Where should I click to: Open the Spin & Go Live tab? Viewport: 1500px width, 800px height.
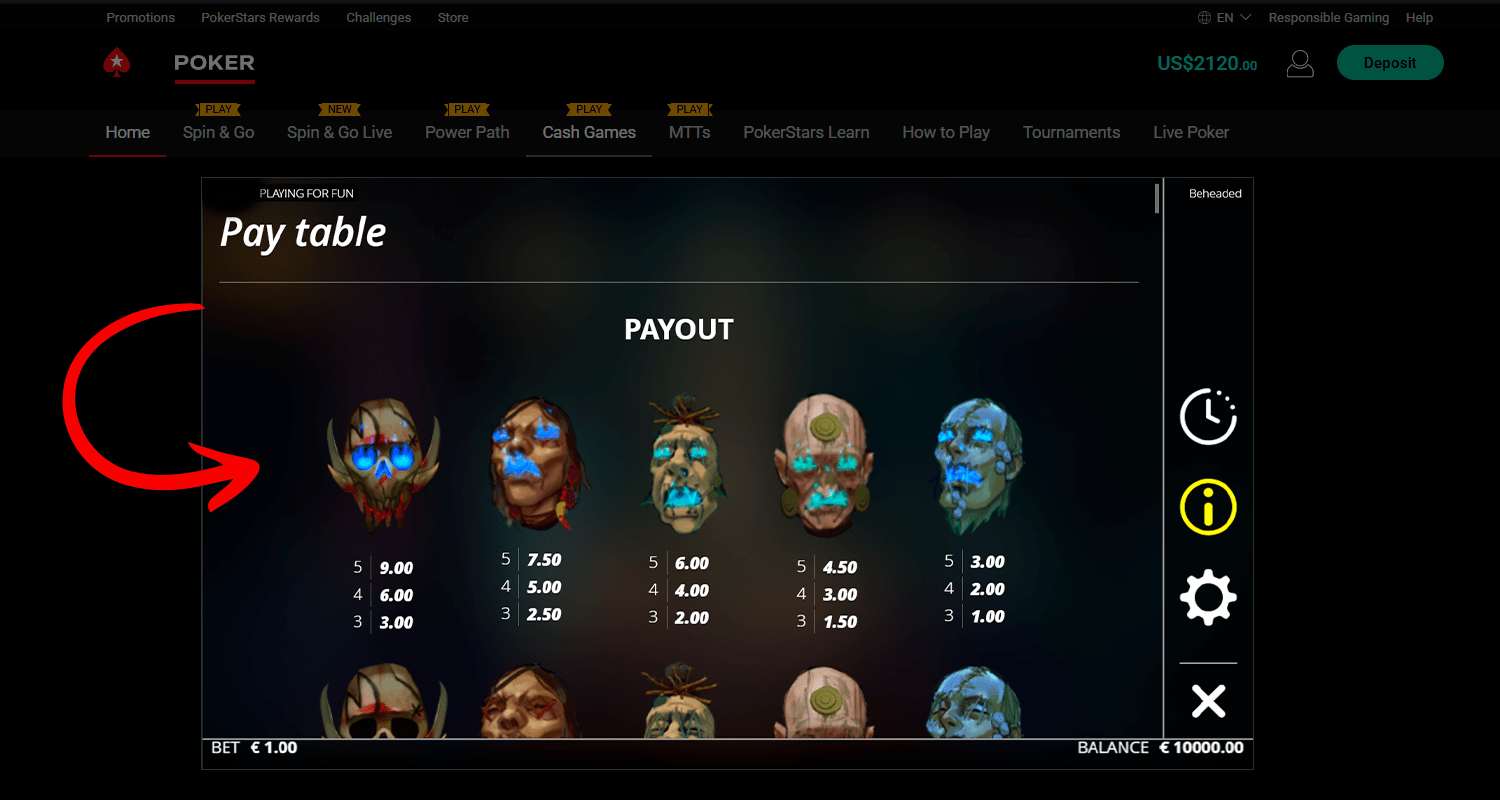339,132
